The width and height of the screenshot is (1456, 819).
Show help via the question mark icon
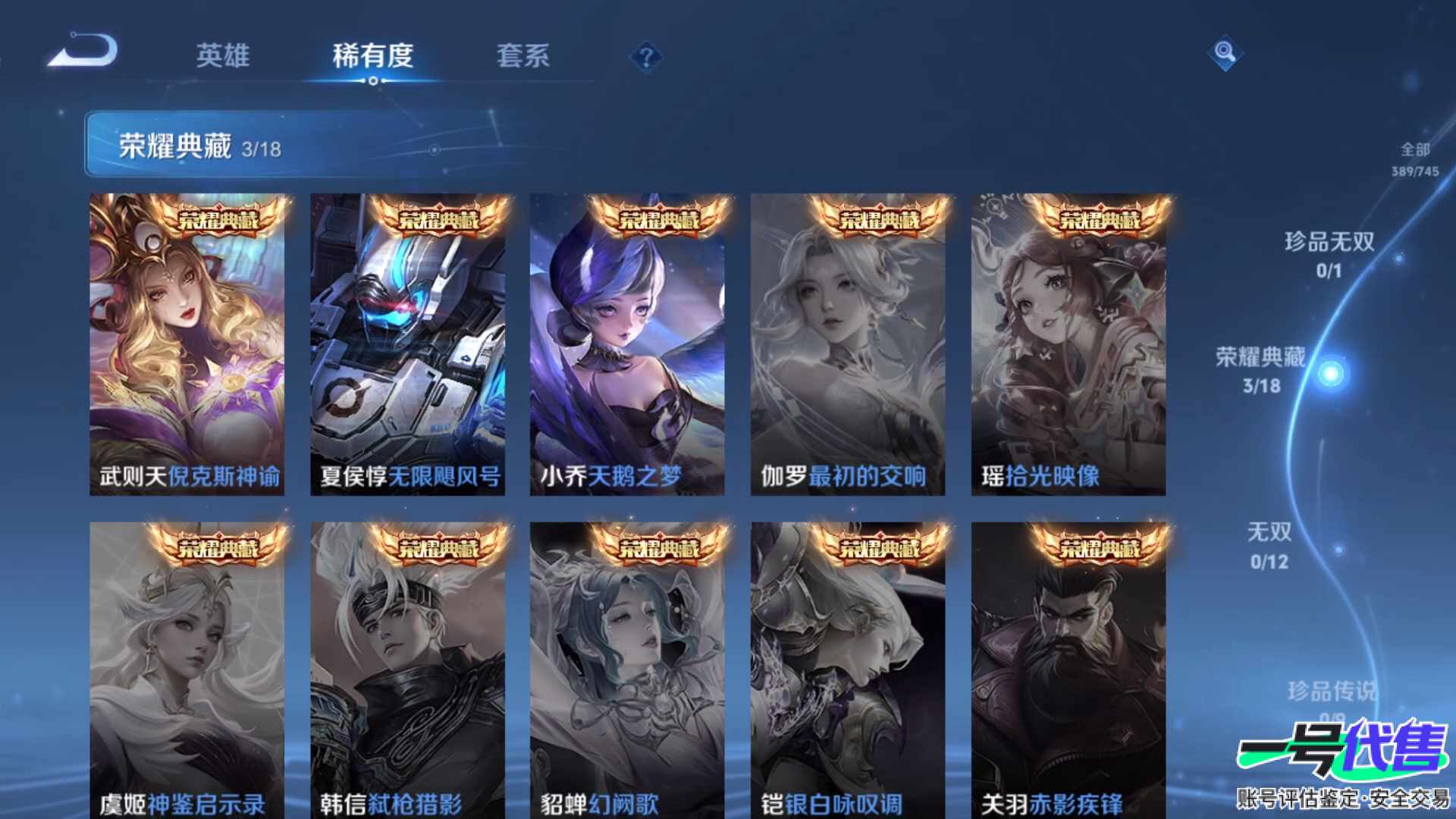(x=646, y=57)
